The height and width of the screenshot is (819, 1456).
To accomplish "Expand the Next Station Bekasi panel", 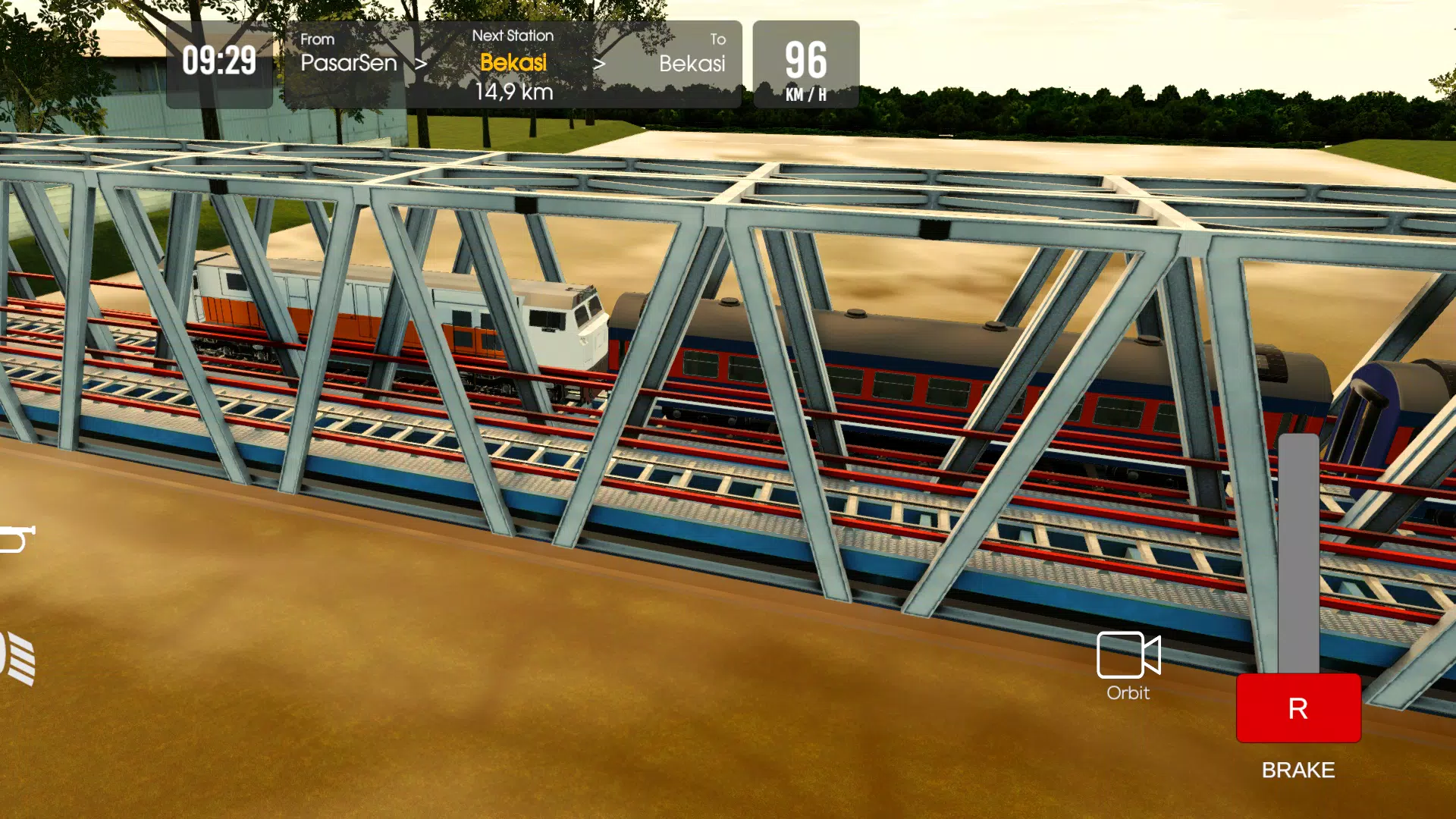I will tap(513, 64).
